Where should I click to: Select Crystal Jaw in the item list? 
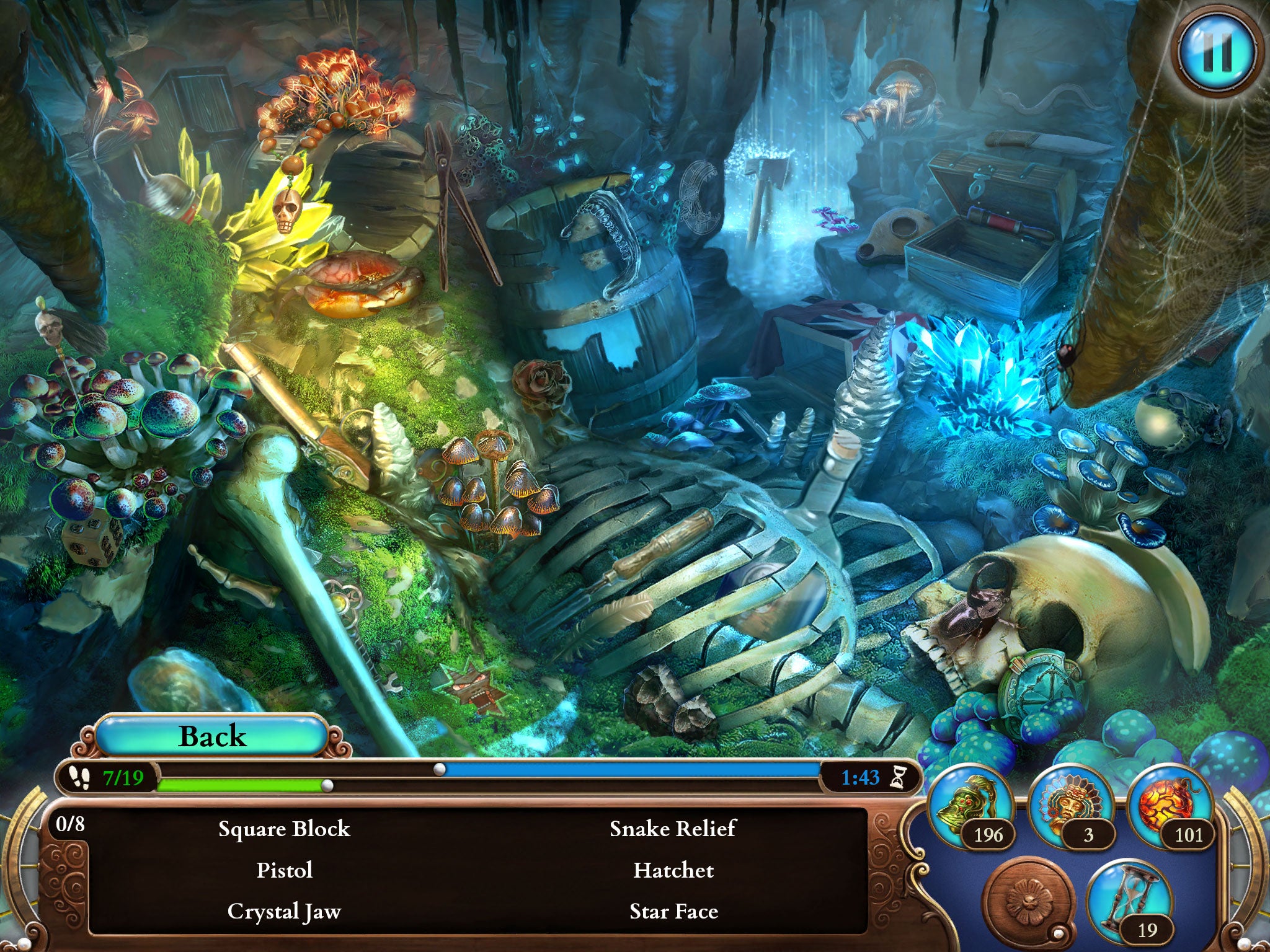pos(284,911)
